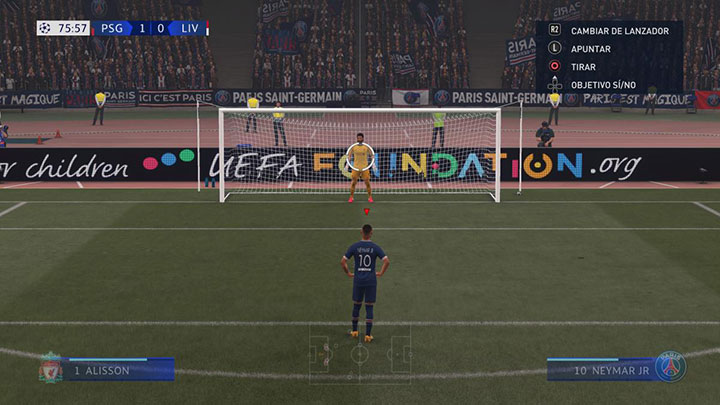Click the Liverpool club crest
This screenshot has height=405, width=720.
click(50, 368)
